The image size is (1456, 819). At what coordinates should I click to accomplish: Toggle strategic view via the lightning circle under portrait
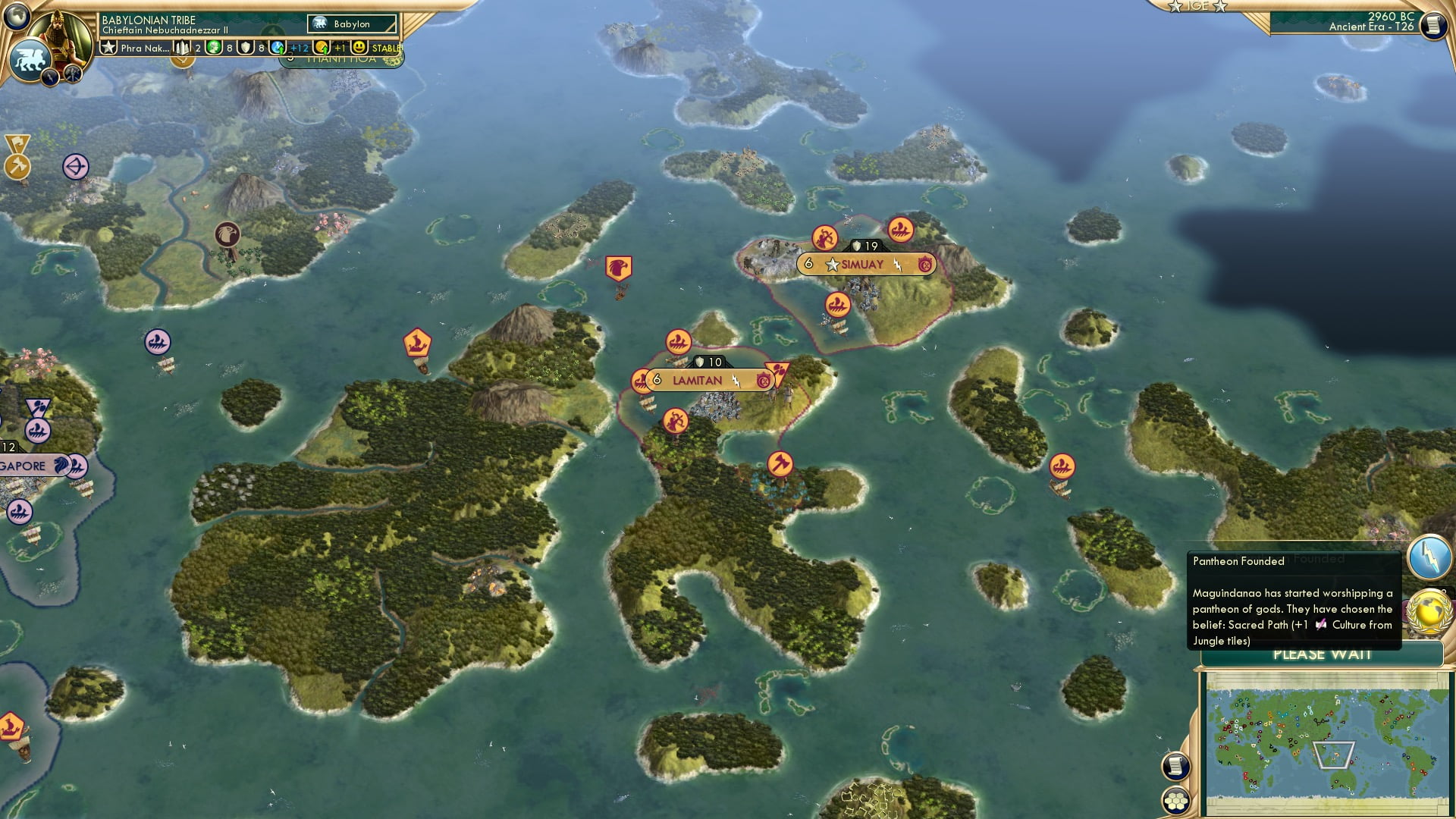(49, 76)
